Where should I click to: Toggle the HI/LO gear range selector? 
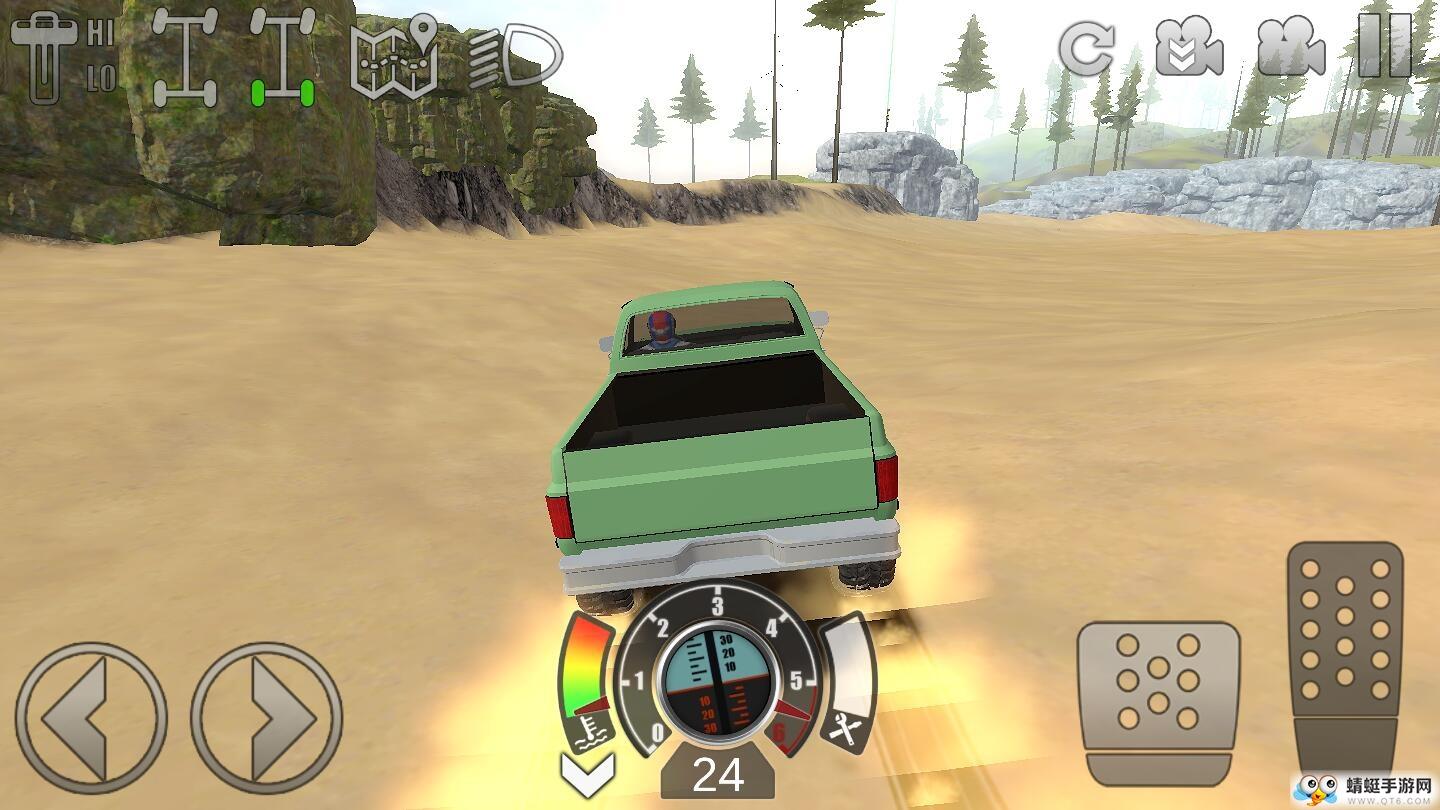pyautogui.click(x=62, y=55)
